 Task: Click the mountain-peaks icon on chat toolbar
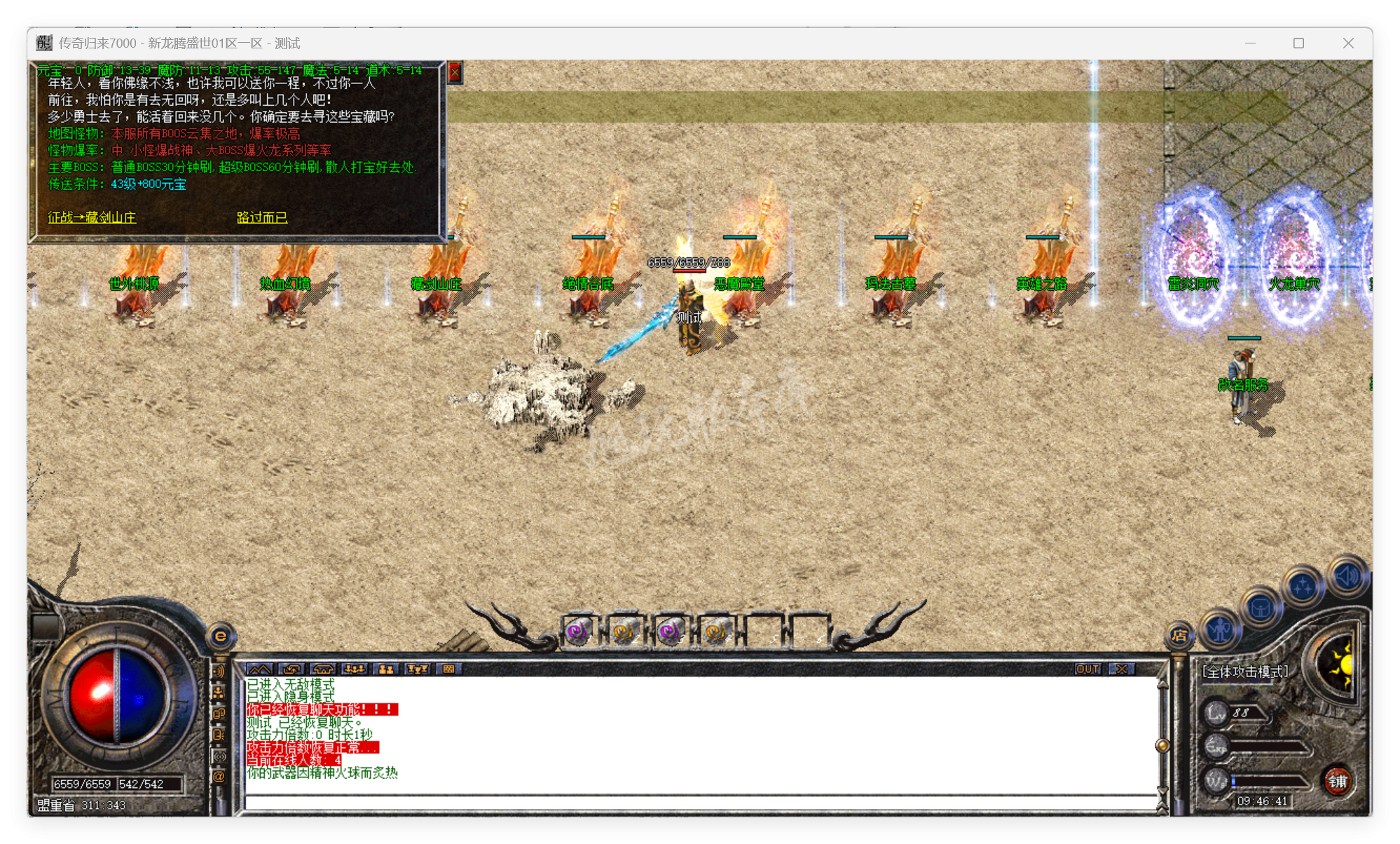click(x=259, y=669)
